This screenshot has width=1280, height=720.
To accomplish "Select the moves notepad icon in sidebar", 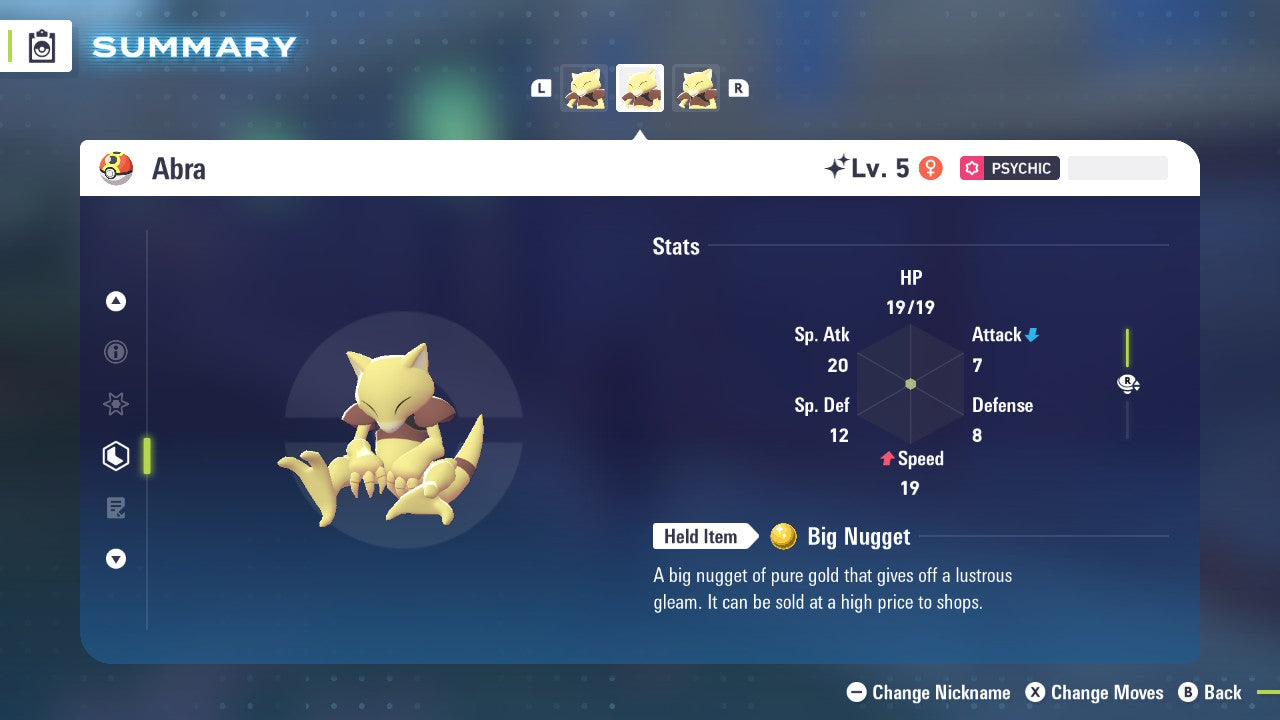I will click(115, 508).
